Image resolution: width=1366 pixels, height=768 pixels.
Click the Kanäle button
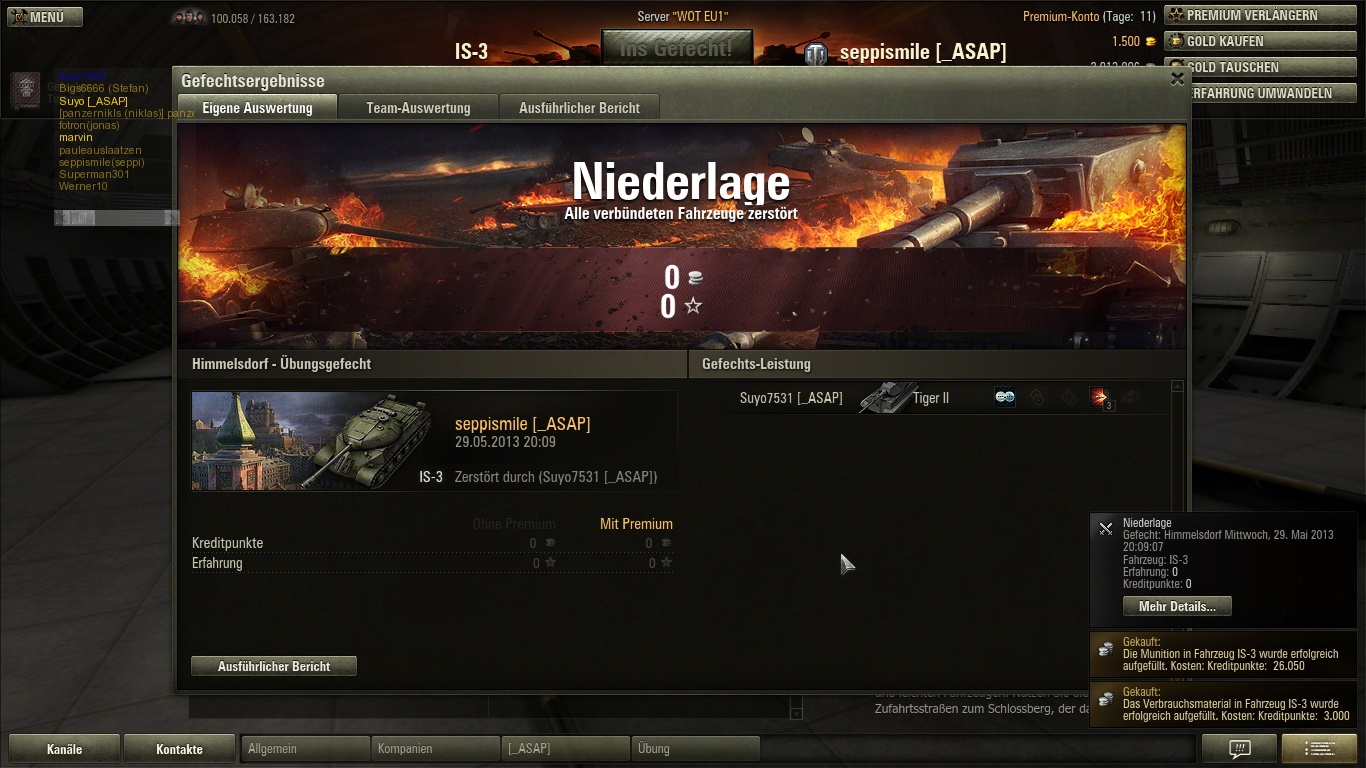65,749
